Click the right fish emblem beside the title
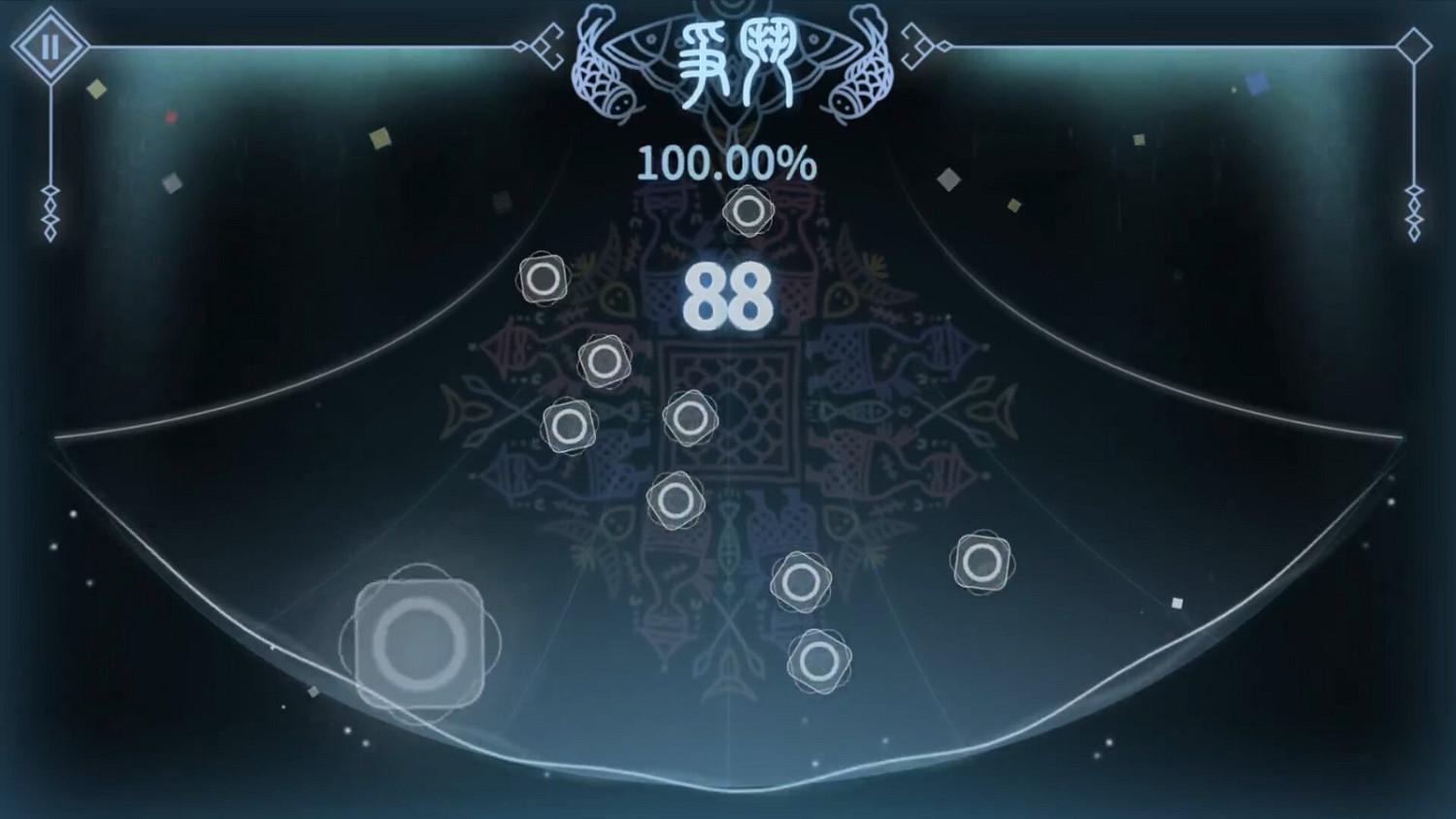Viewport: 1456px width, 819px height. [x=862, y=70]
